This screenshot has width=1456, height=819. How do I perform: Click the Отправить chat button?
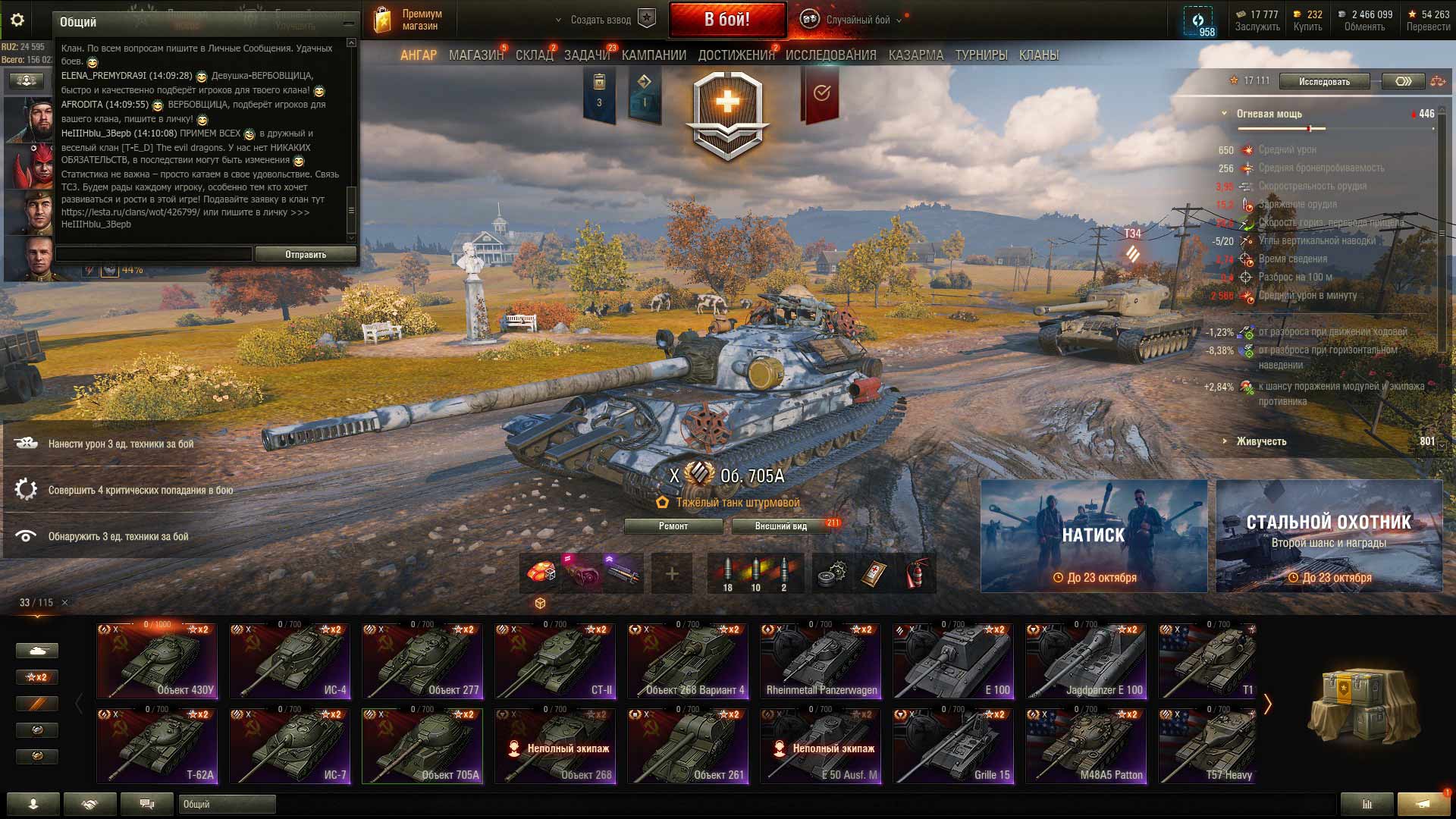click(x=306, y=255)
